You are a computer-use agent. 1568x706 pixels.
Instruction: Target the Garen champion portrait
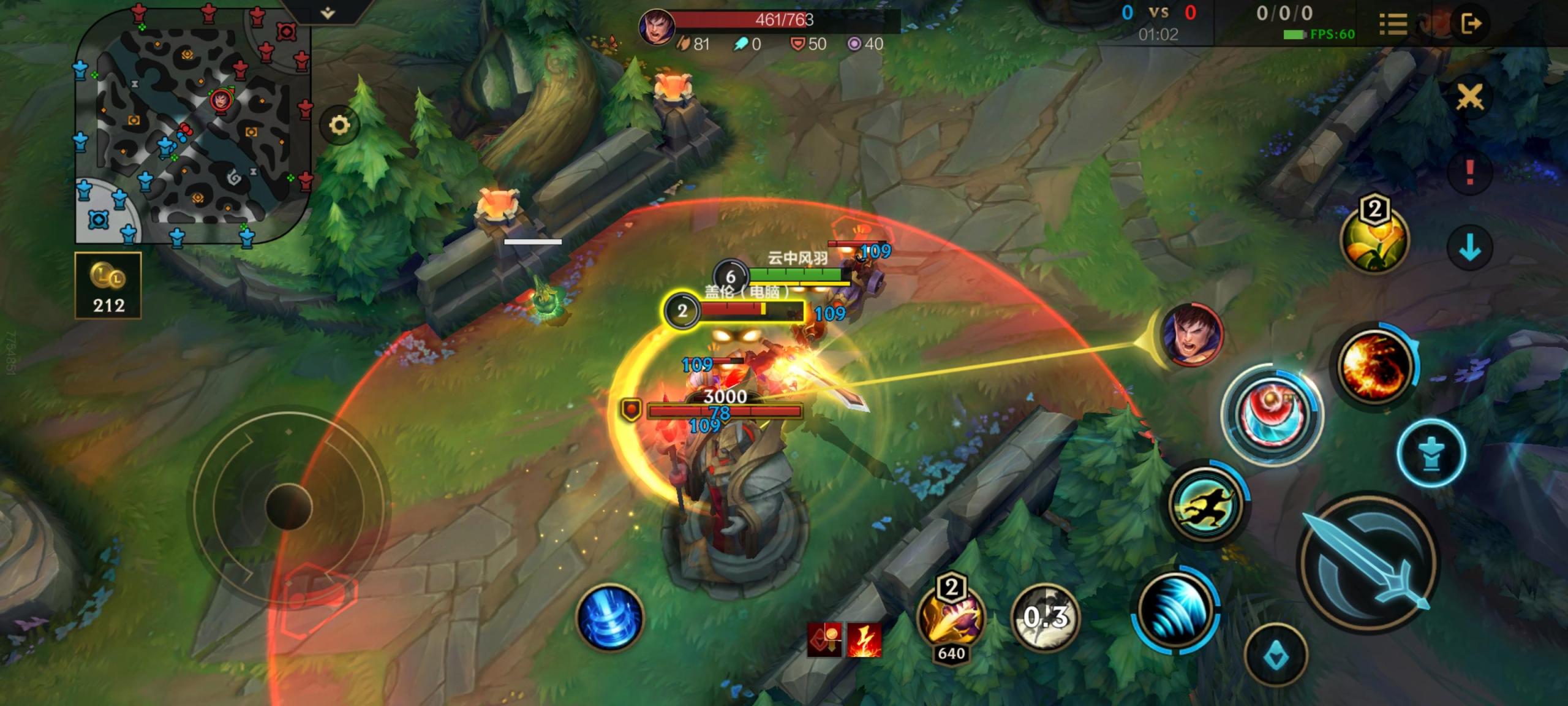point(1191,335)
